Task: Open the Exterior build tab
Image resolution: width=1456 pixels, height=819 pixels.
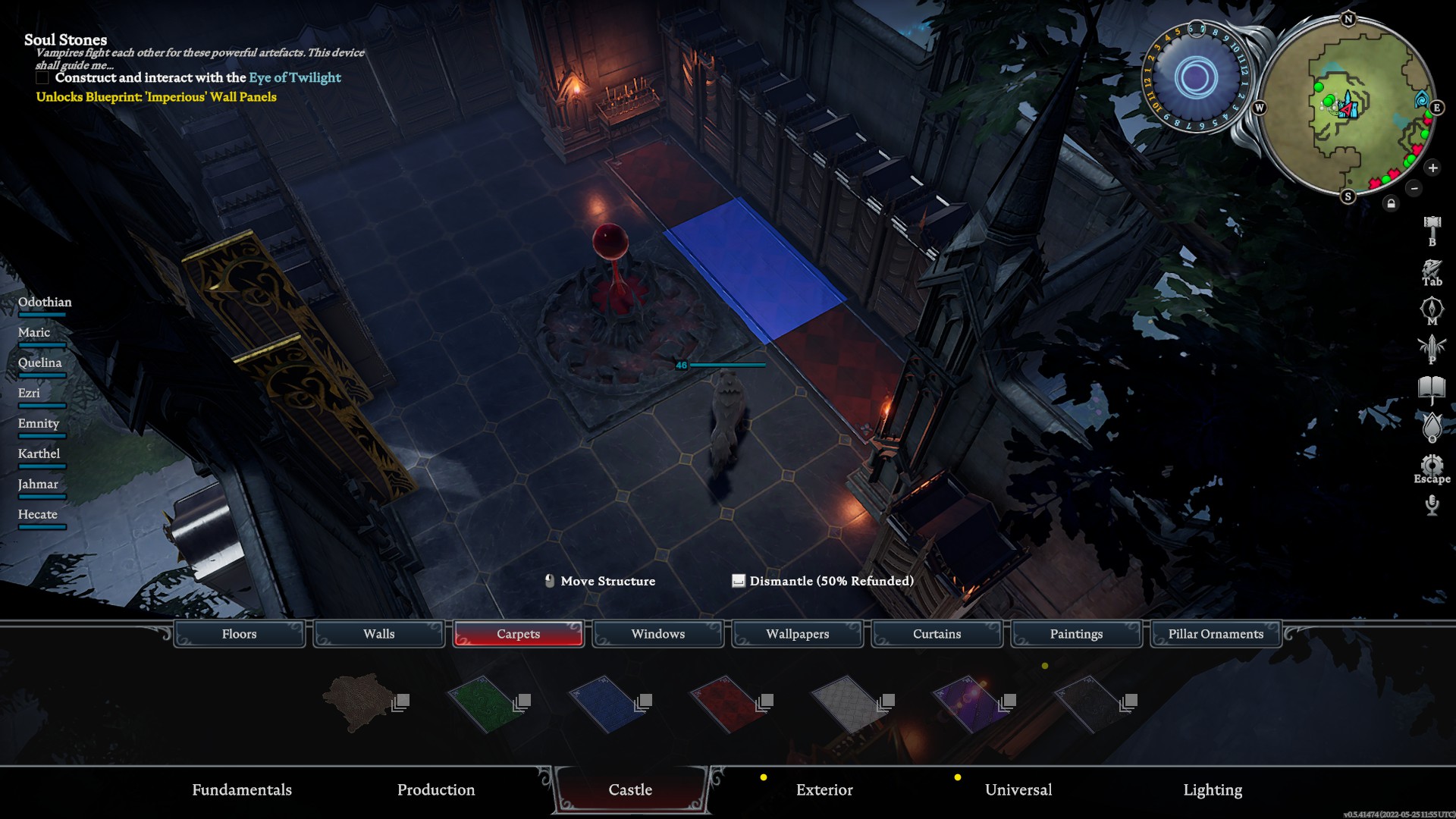Action: click(x=824, y=790)
